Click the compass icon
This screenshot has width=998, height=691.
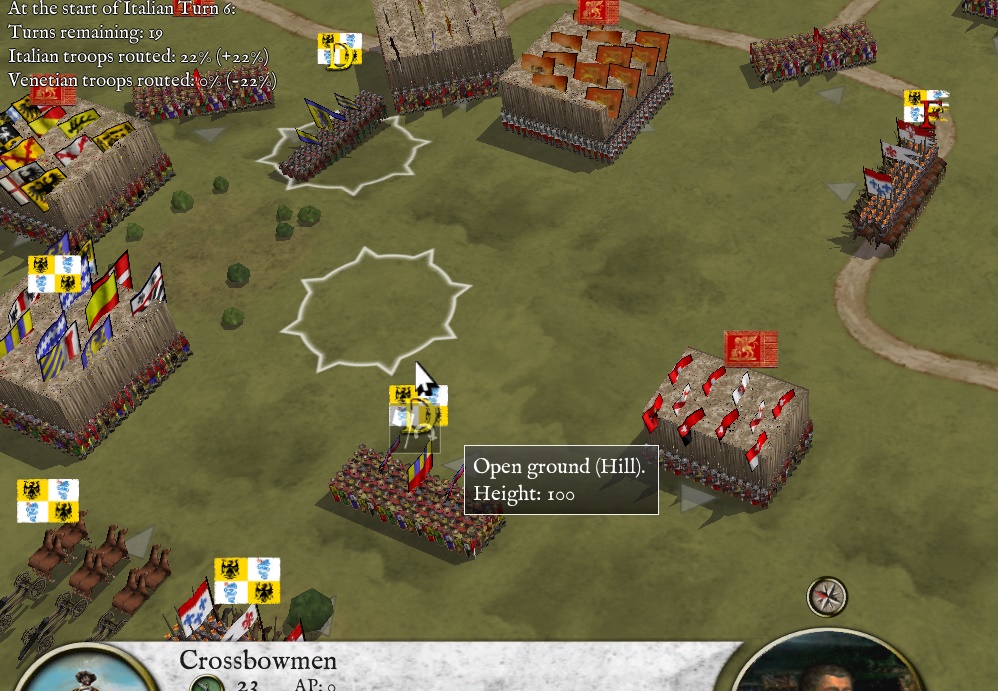(x=827, y=597)
